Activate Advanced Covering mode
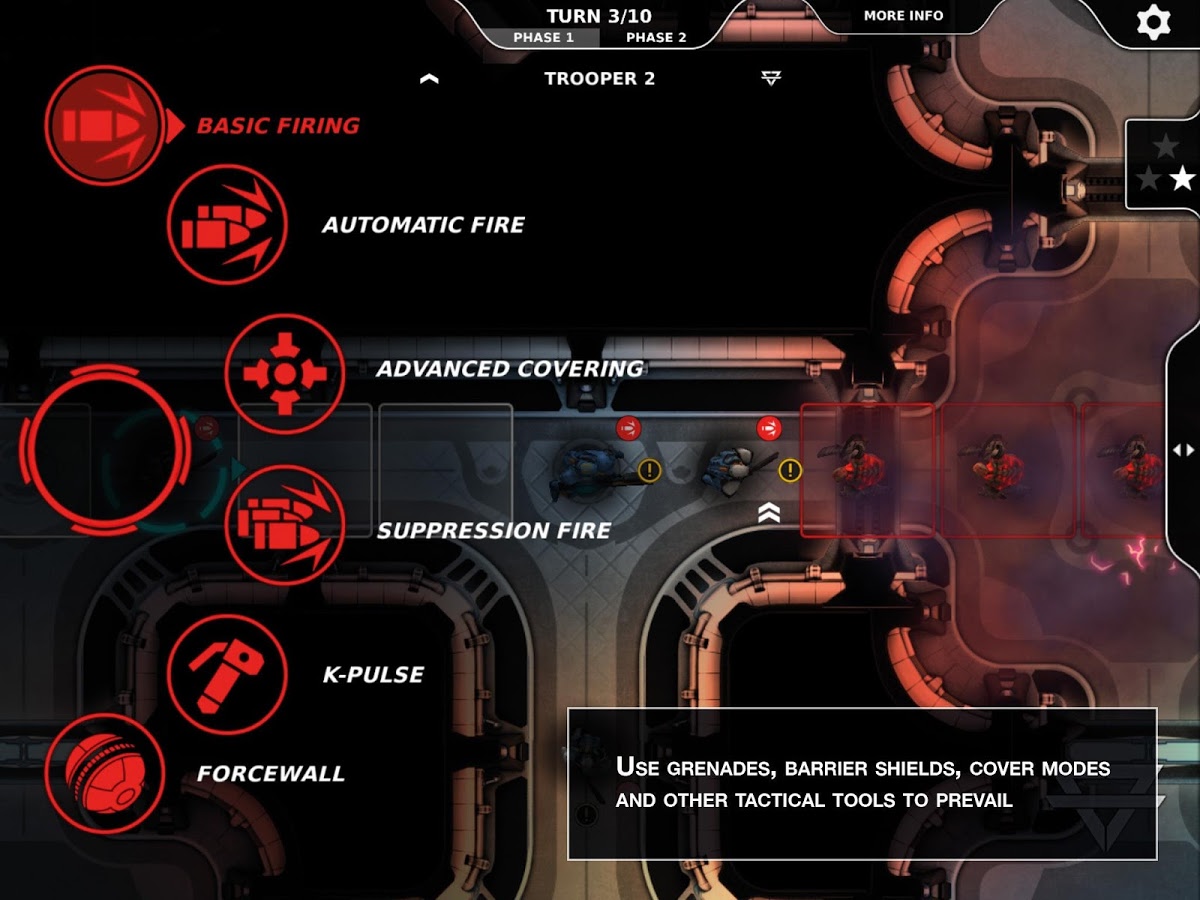This screenshot has height=900, width=1200. click(285, 374)
